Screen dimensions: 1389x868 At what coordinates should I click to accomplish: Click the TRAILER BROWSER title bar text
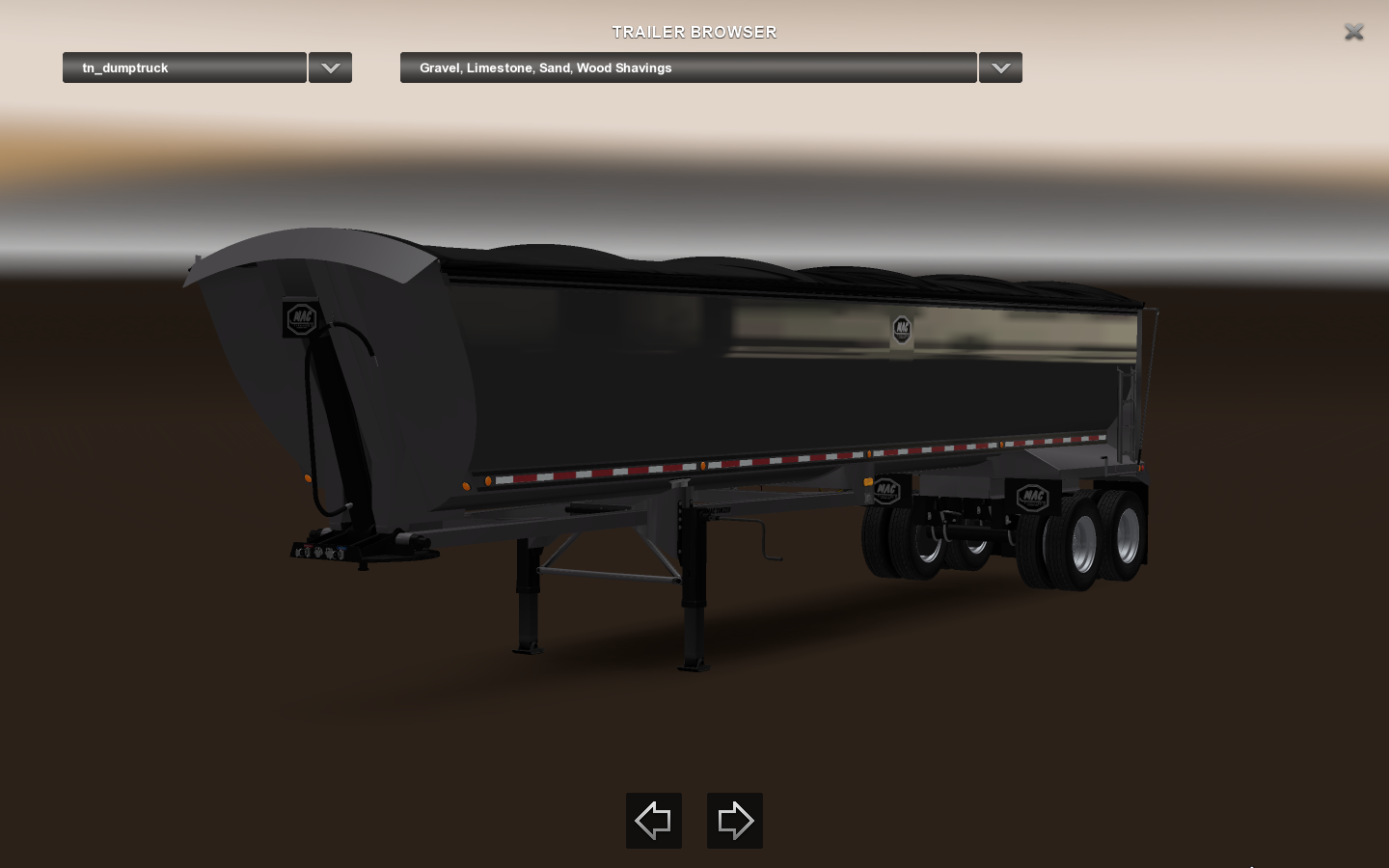tap(694, 32)
